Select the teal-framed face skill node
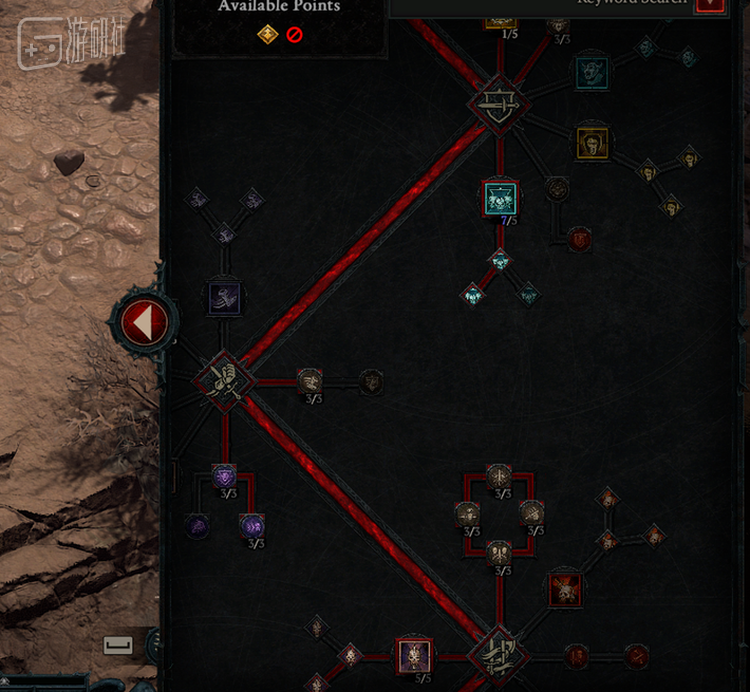This screenshot has width=750, height=692. pos(591,72)
